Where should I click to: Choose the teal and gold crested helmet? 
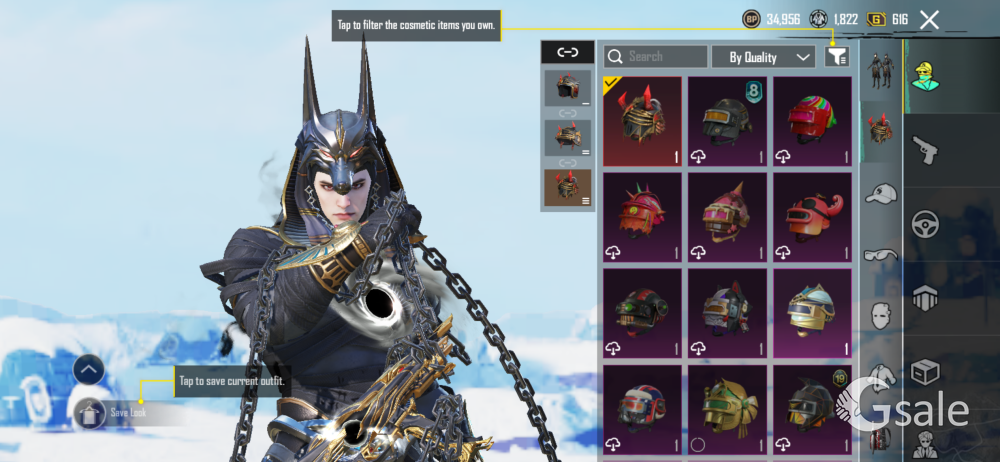[x=812, y=311]
